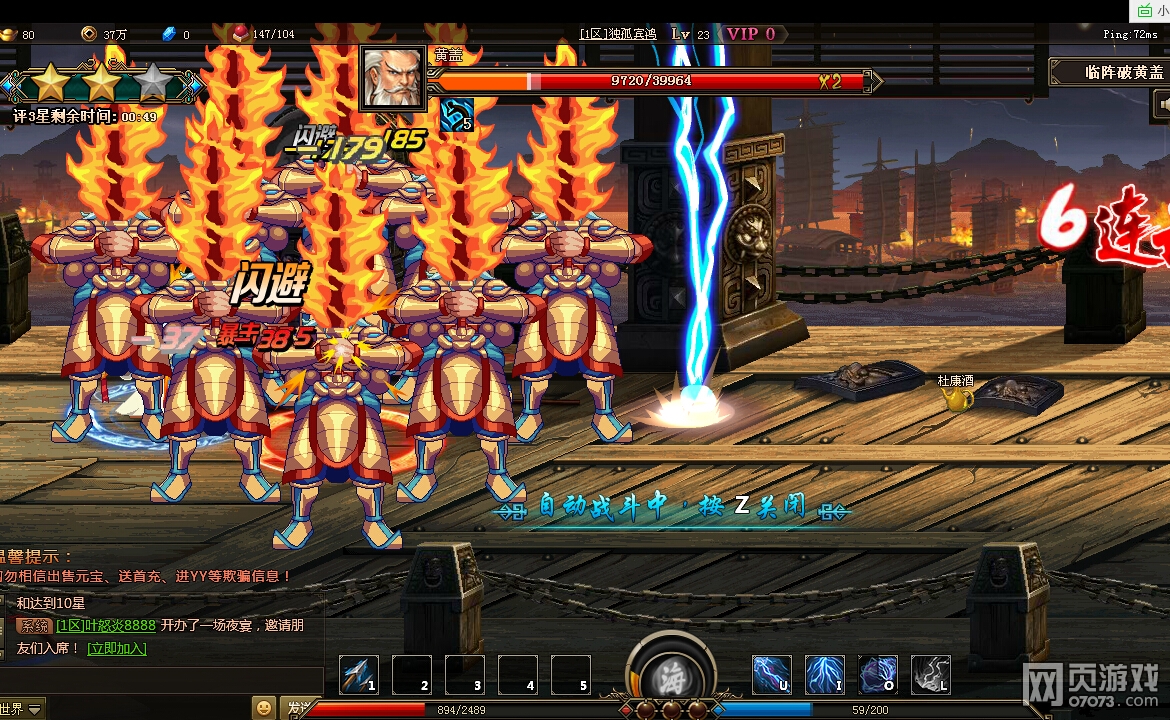Viewport: 1170px width, 720px height.
Task: Use the white claw skill bound to L
Action: pyautogui.click(x=931, y=675)
